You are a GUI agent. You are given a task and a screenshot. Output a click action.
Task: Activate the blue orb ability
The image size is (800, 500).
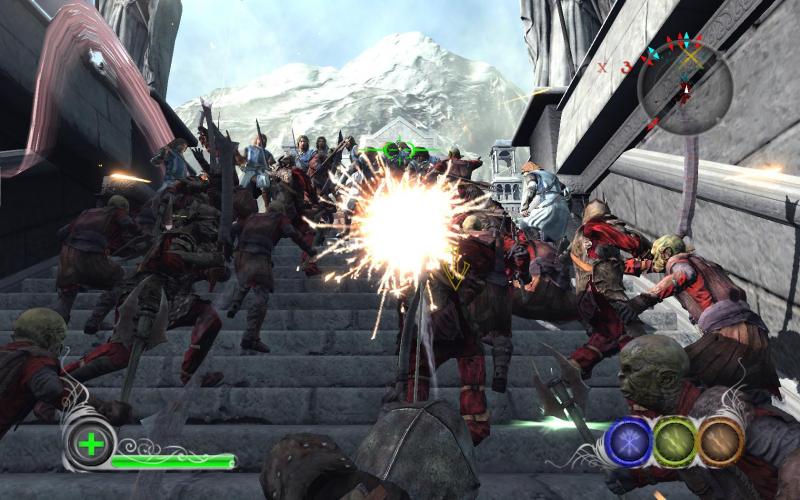coord(630,441)
